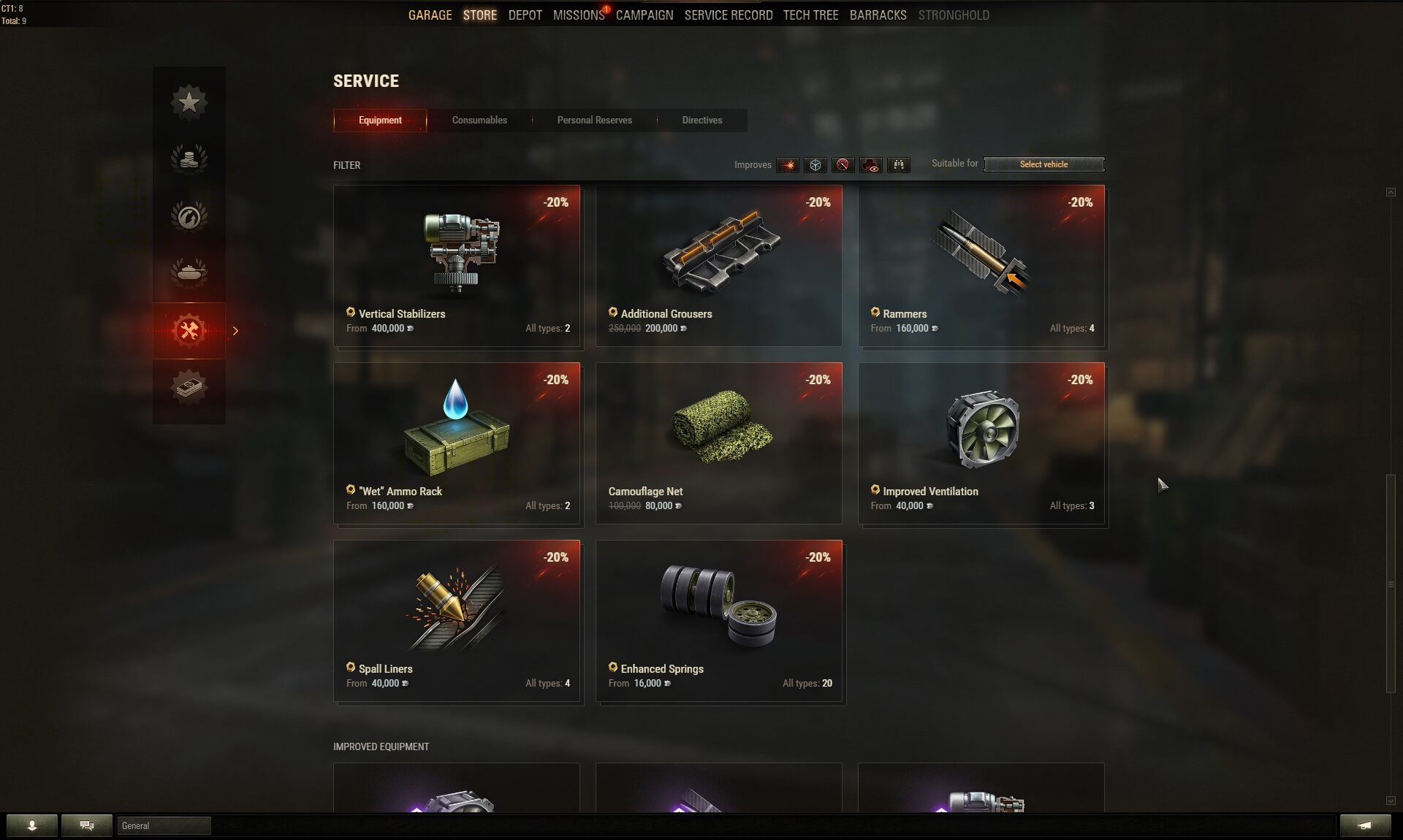This screenshot has width=1403, height=840.
Task: Open the Barracks menu
Action: click(878, 15)
